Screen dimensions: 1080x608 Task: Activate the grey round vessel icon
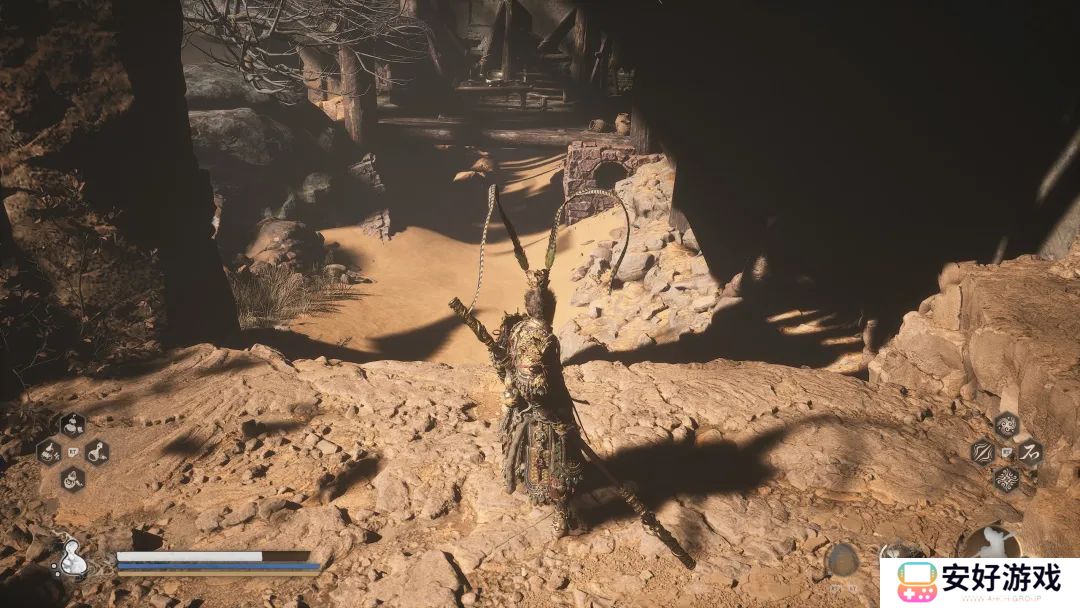coord(842,559)
